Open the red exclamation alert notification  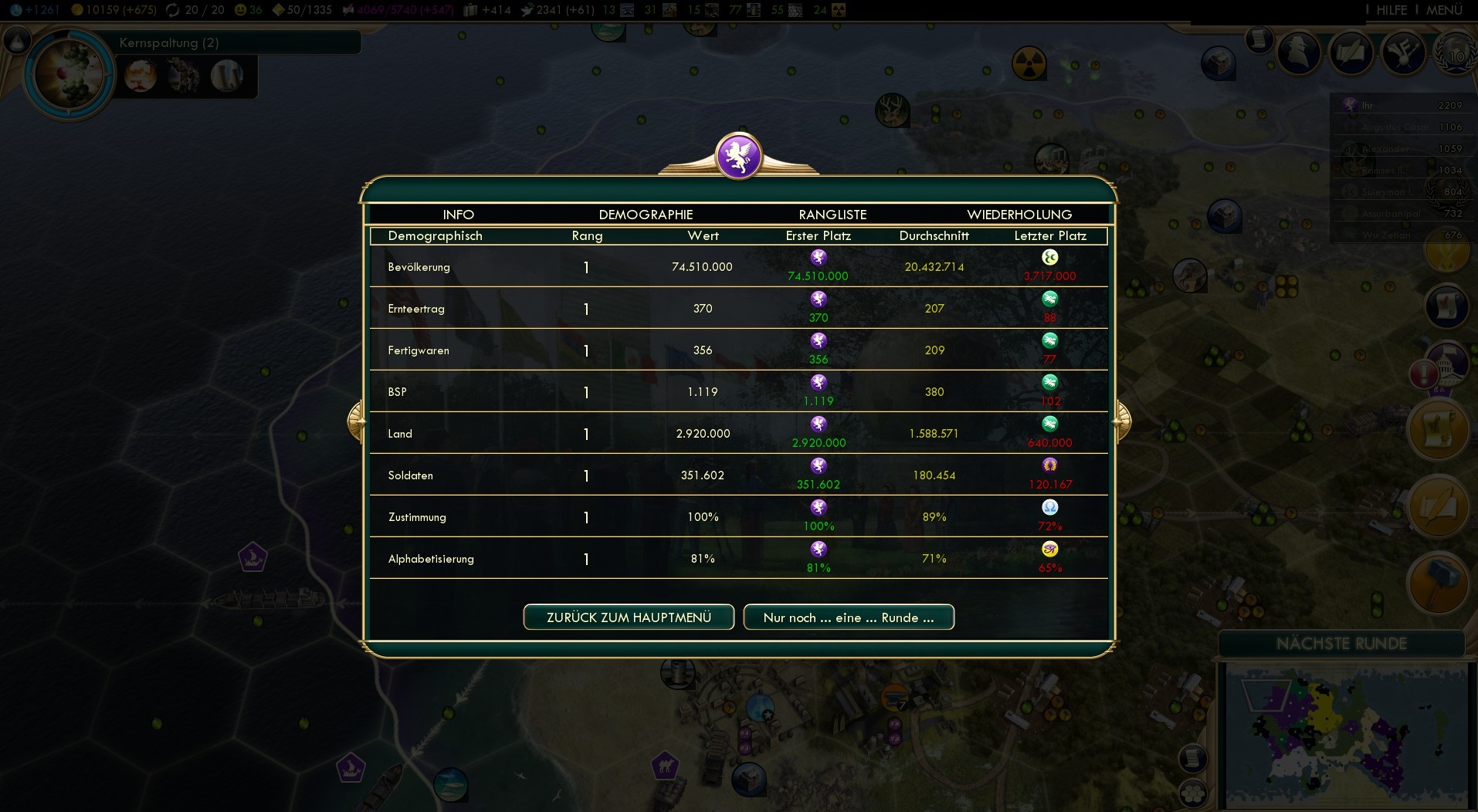(x=1423, y=375)
